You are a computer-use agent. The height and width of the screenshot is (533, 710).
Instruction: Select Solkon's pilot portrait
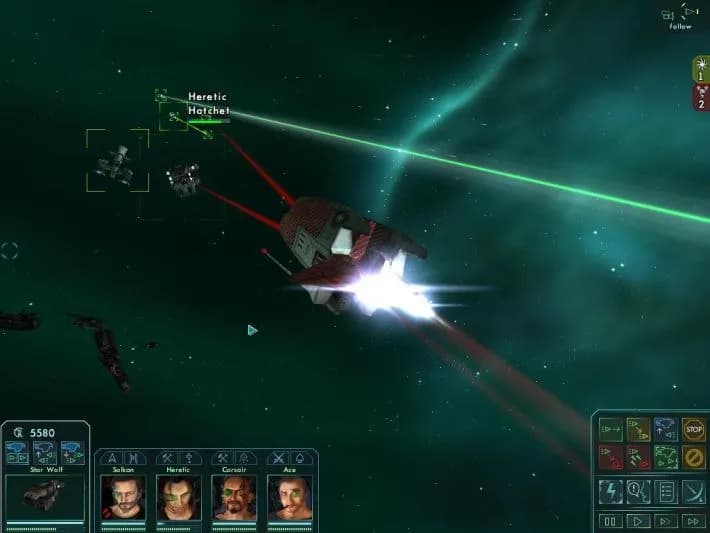point(123,496)
